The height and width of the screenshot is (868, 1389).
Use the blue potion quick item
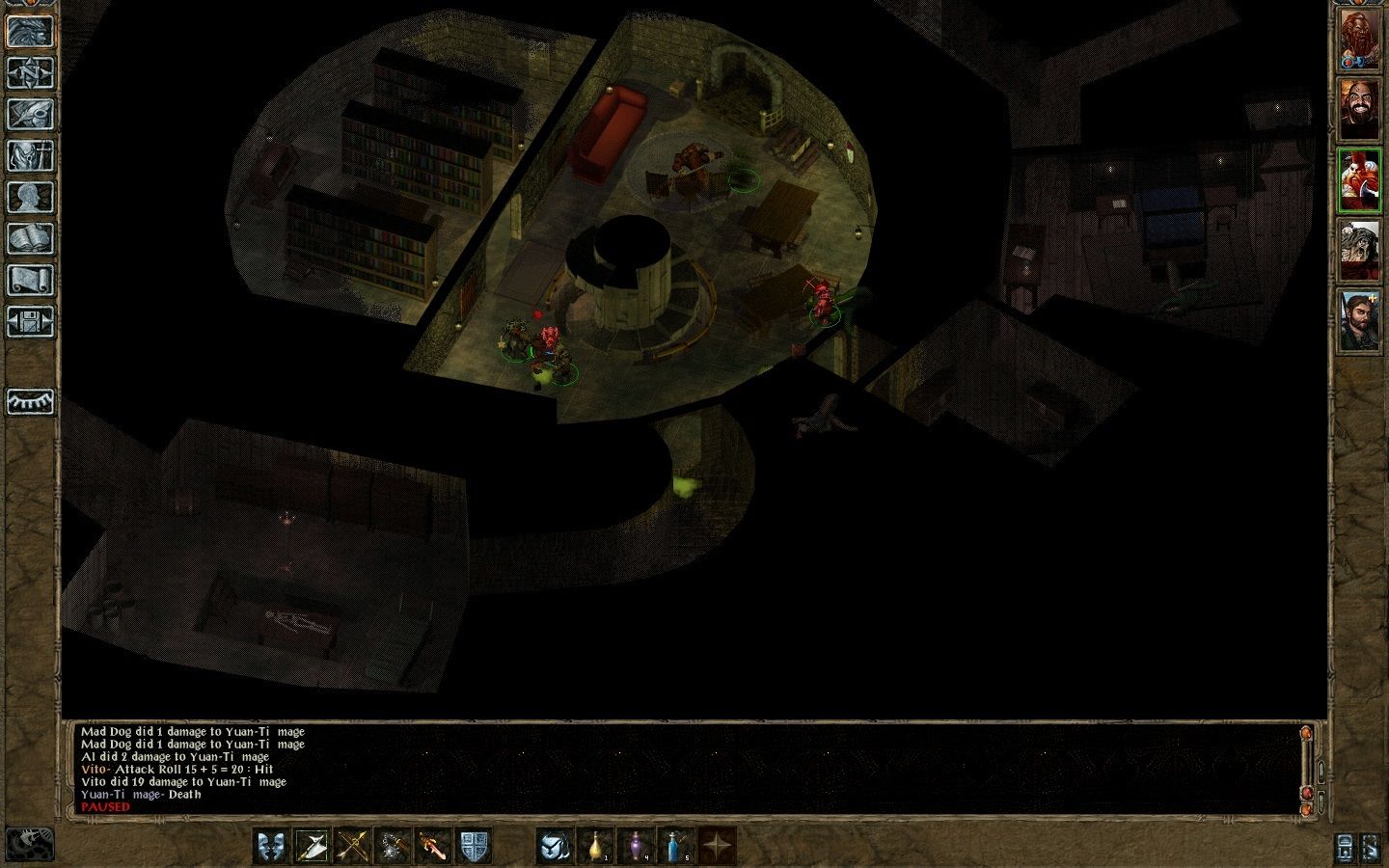(x=677, y=846)
